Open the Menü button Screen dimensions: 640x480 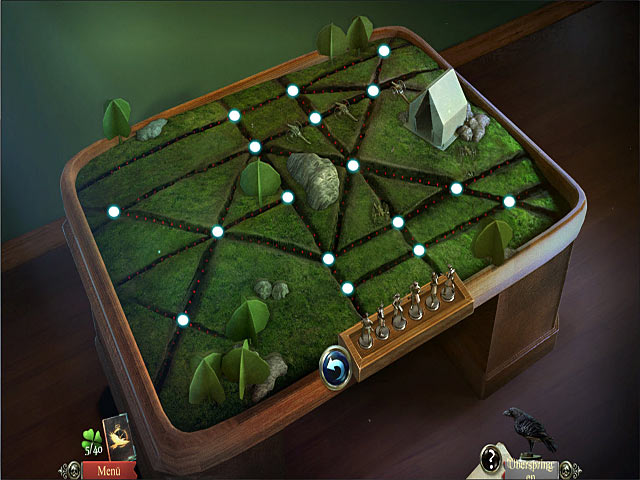pyautogui.click(x=110, y=469)
